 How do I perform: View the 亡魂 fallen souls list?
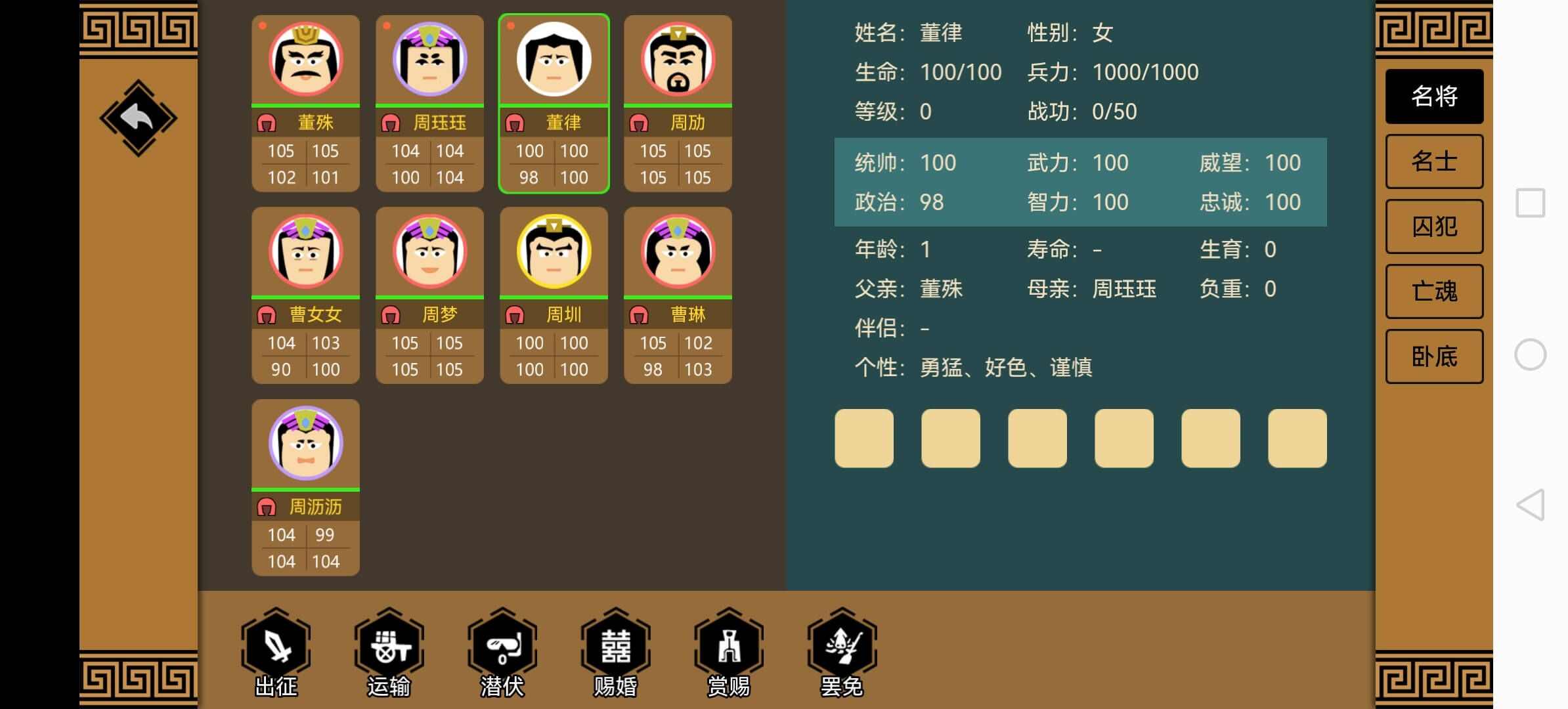(x=1433, y=291)
